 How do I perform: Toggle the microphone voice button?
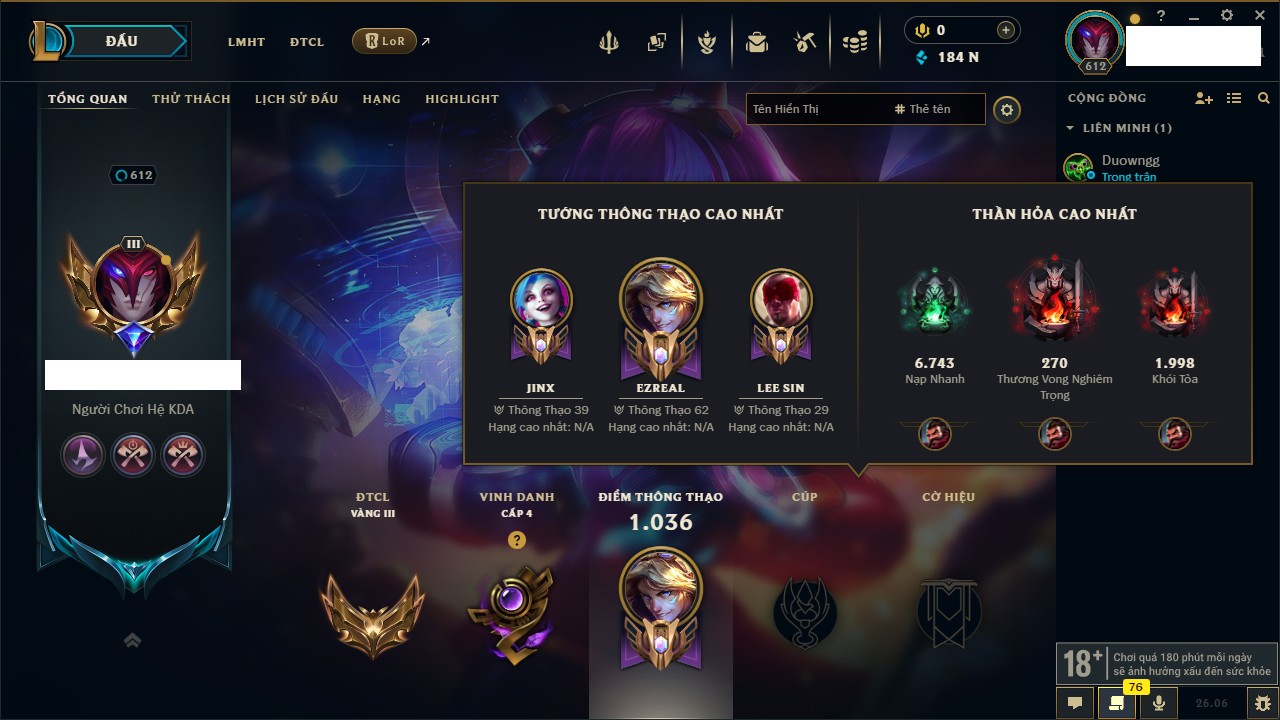click(1159, 702)
